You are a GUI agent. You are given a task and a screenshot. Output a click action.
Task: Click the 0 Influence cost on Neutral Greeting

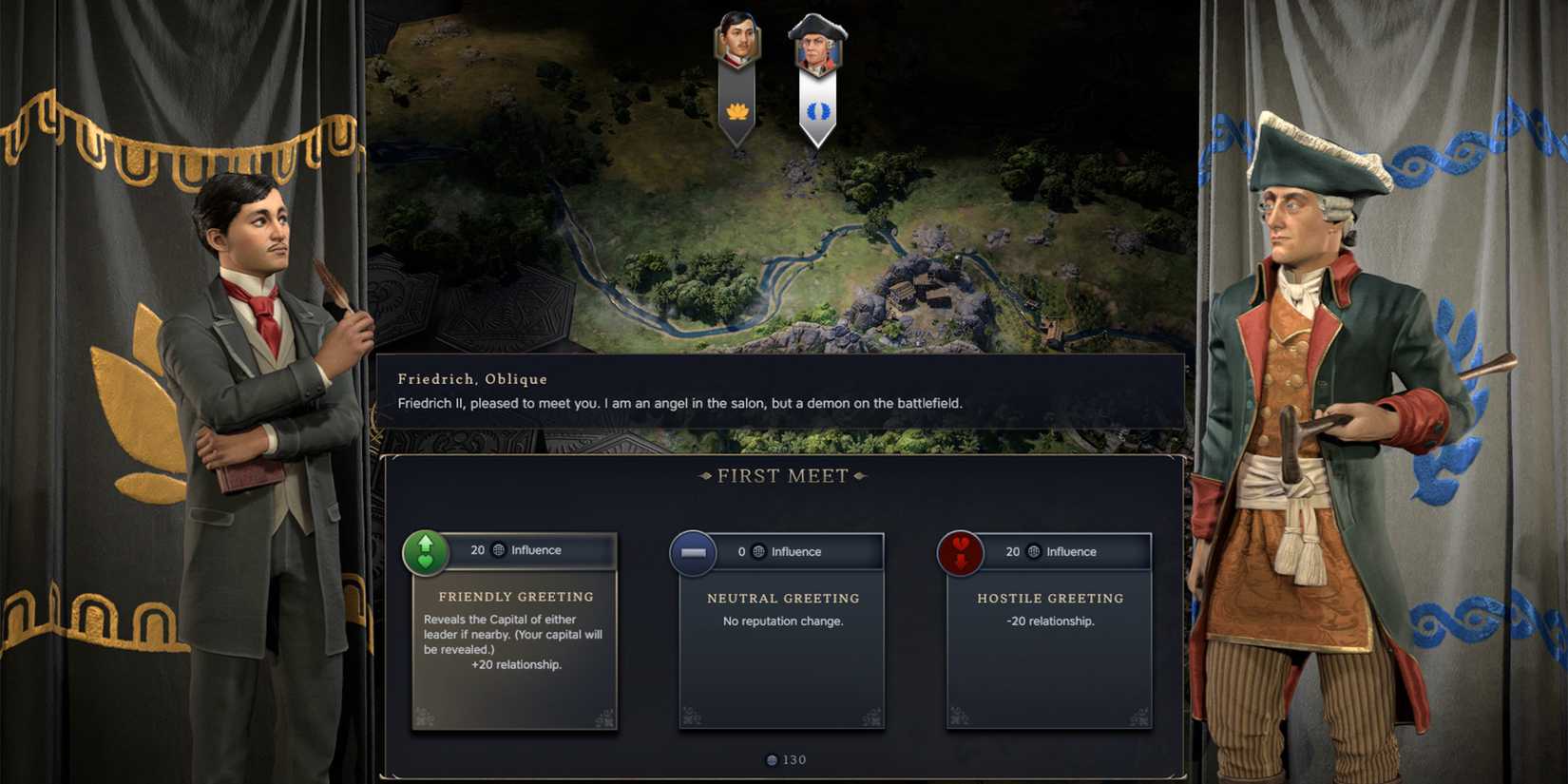pyautogui.click(x=741, y=551)
